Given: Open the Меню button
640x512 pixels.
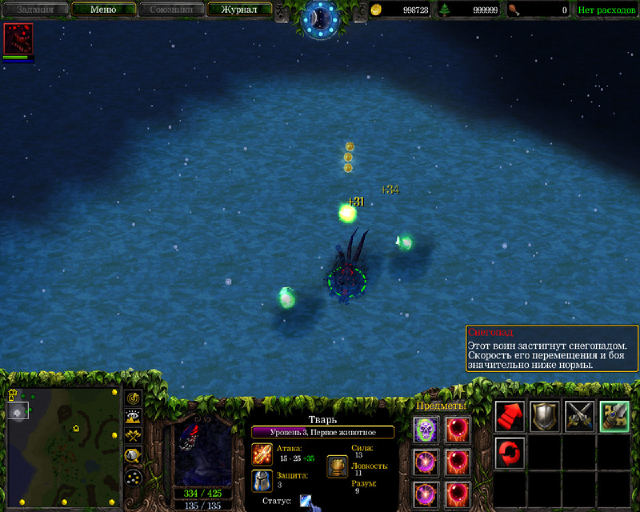Looking at the screenshot, I should pyautogui.click(x=103, y=10).
